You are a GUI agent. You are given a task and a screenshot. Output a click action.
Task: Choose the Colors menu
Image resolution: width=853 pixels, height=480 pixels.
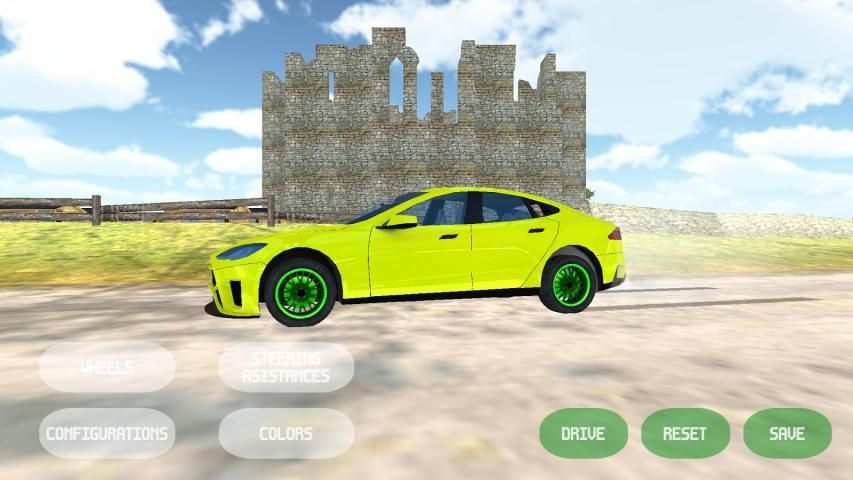(286, 433)
